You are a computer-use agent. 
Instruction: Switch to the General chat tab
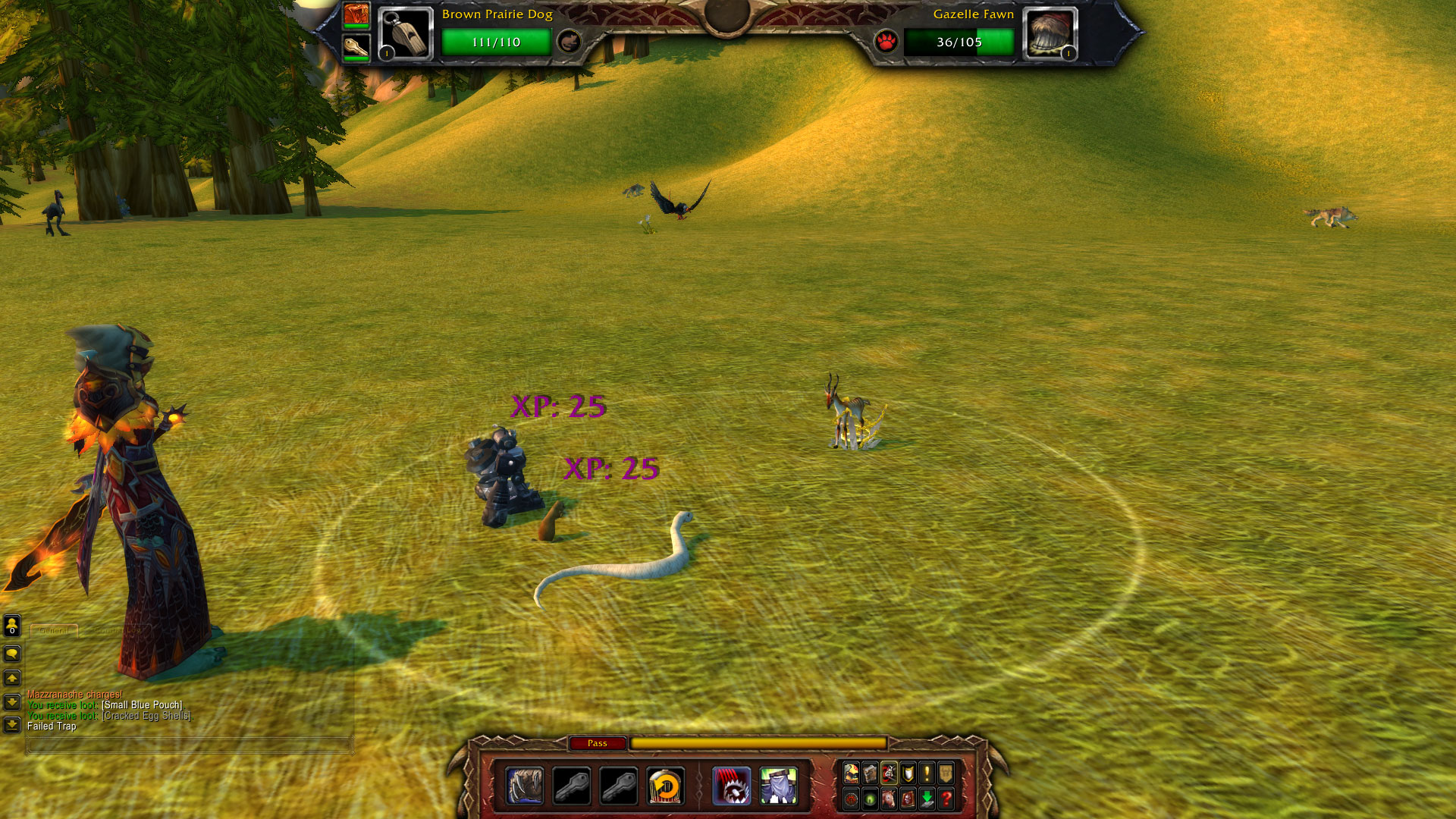pos(54,630)
